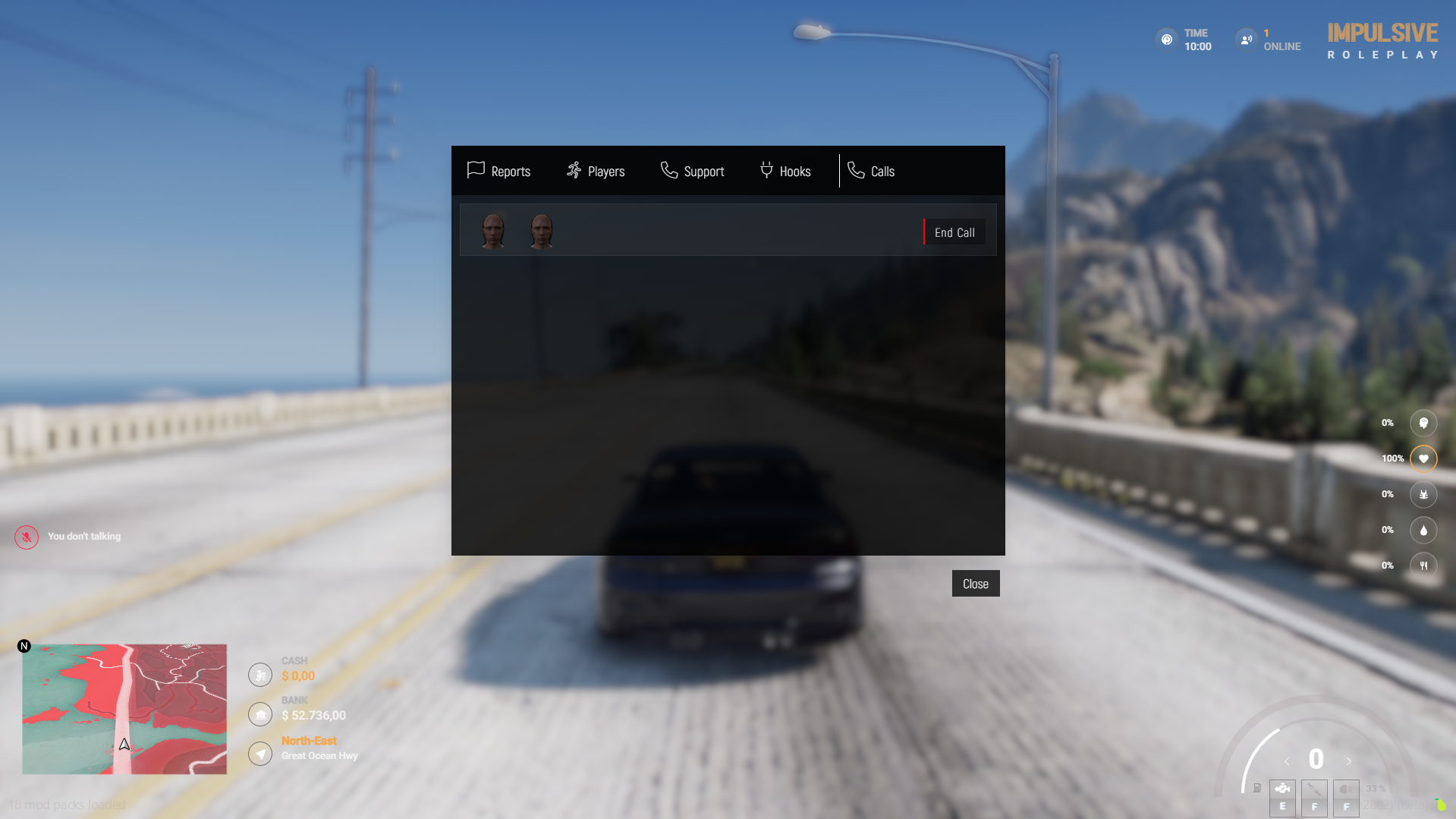Image resolution: width=1456 pixels, height=819 pixels.
Task: Click the Players running-figure icon
Action: coord(574,170)
